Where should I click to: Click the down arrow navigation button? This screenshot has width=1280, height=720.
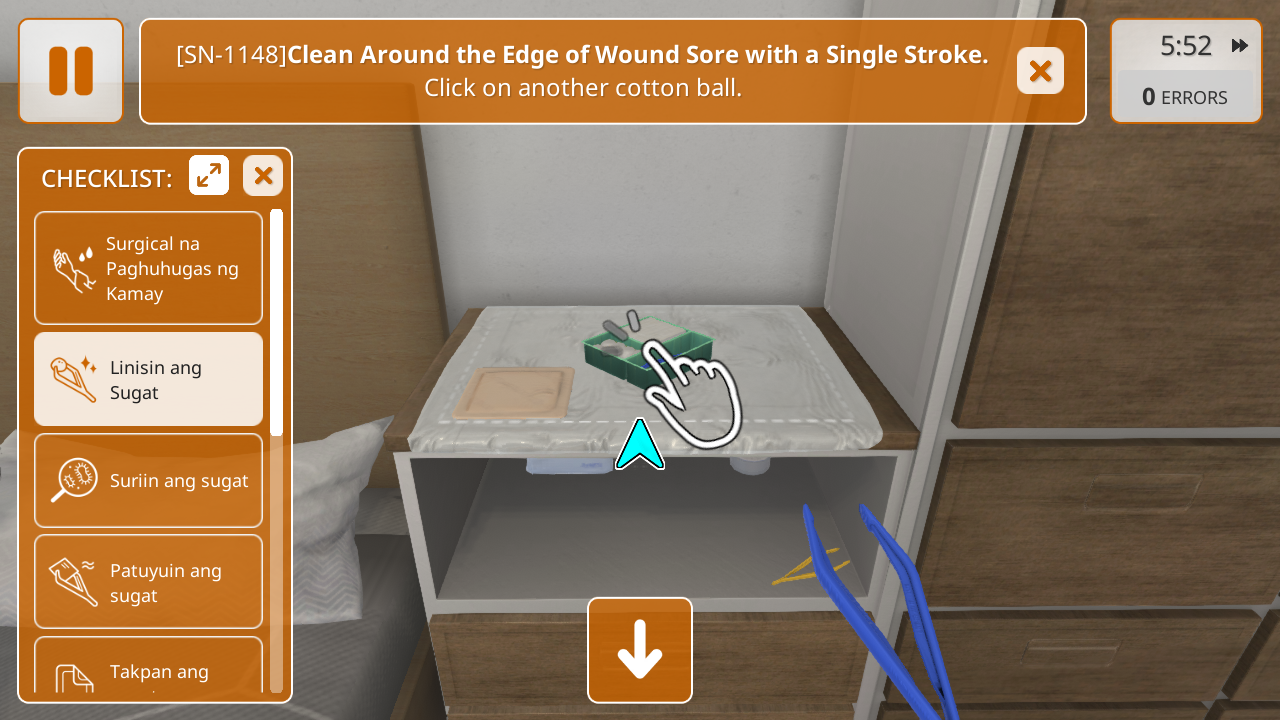click(x=640, y=650)
